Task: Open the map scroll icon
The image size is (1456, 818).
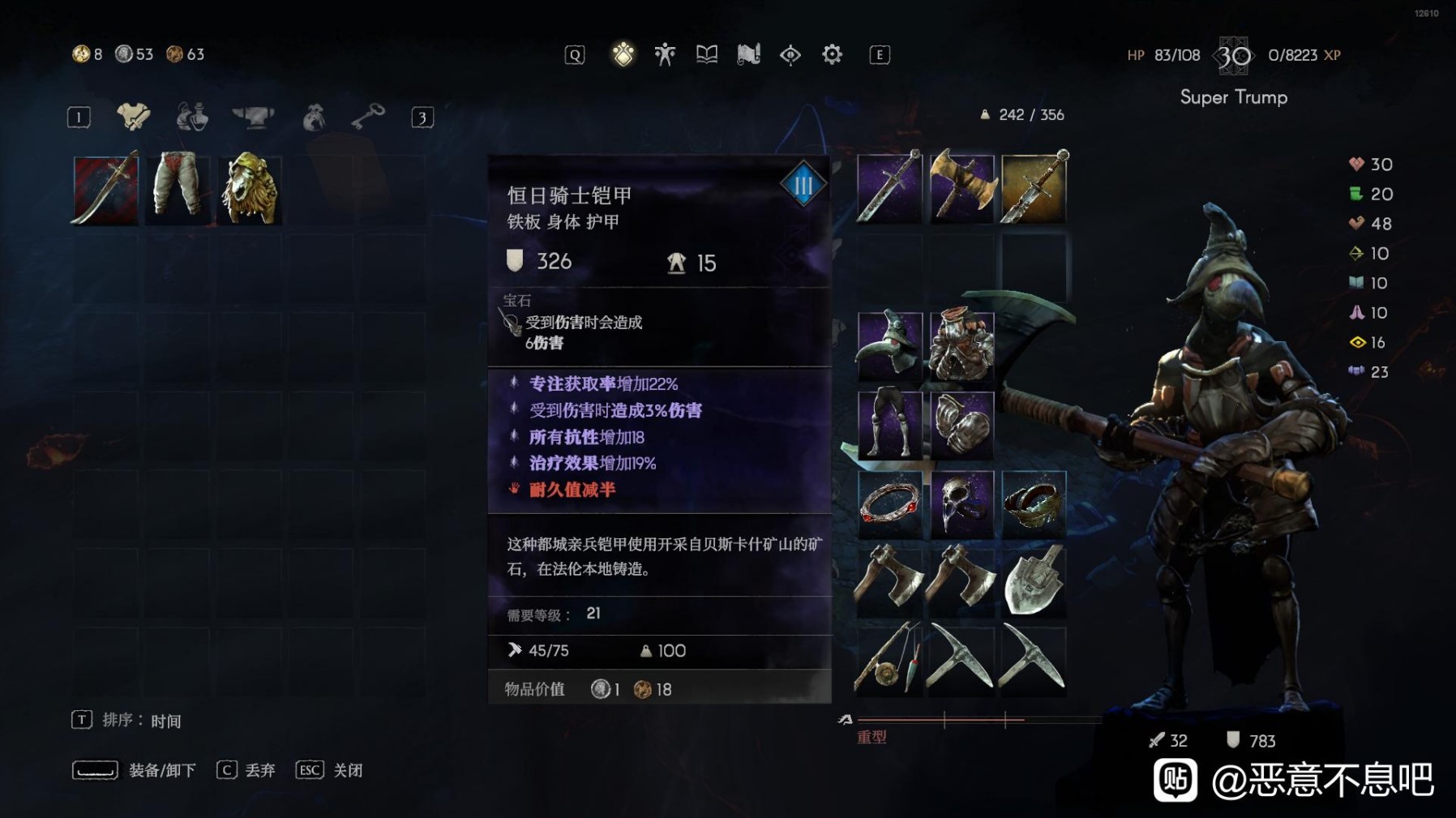Action: coord(747,54)
